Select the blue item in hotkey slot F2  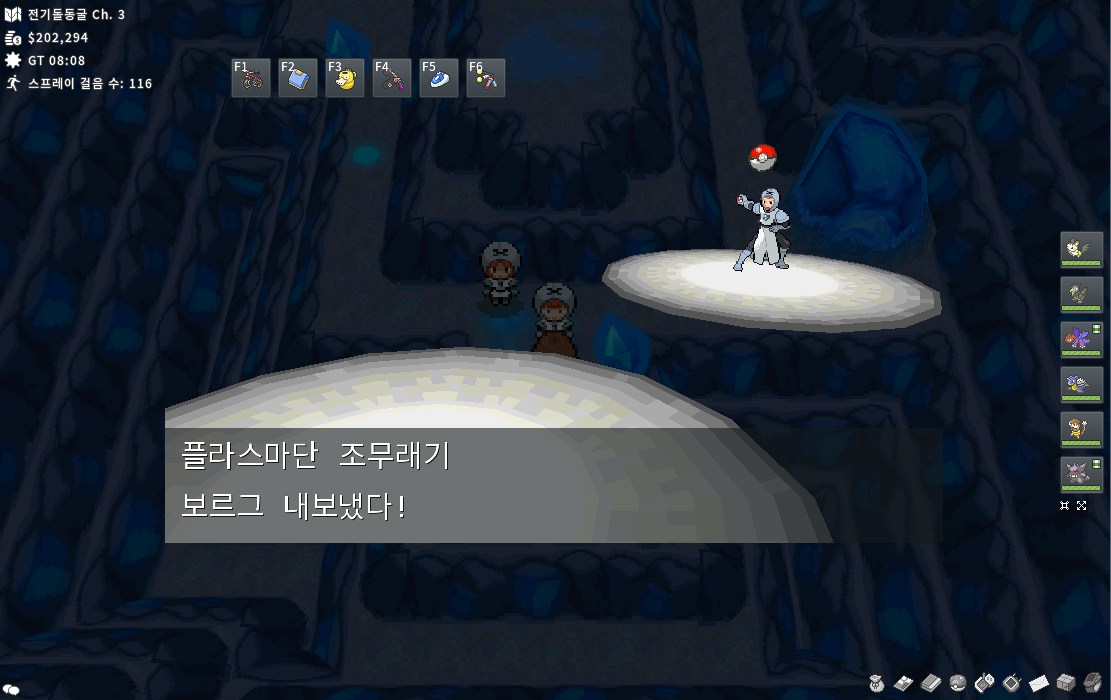tap(298, 78)
